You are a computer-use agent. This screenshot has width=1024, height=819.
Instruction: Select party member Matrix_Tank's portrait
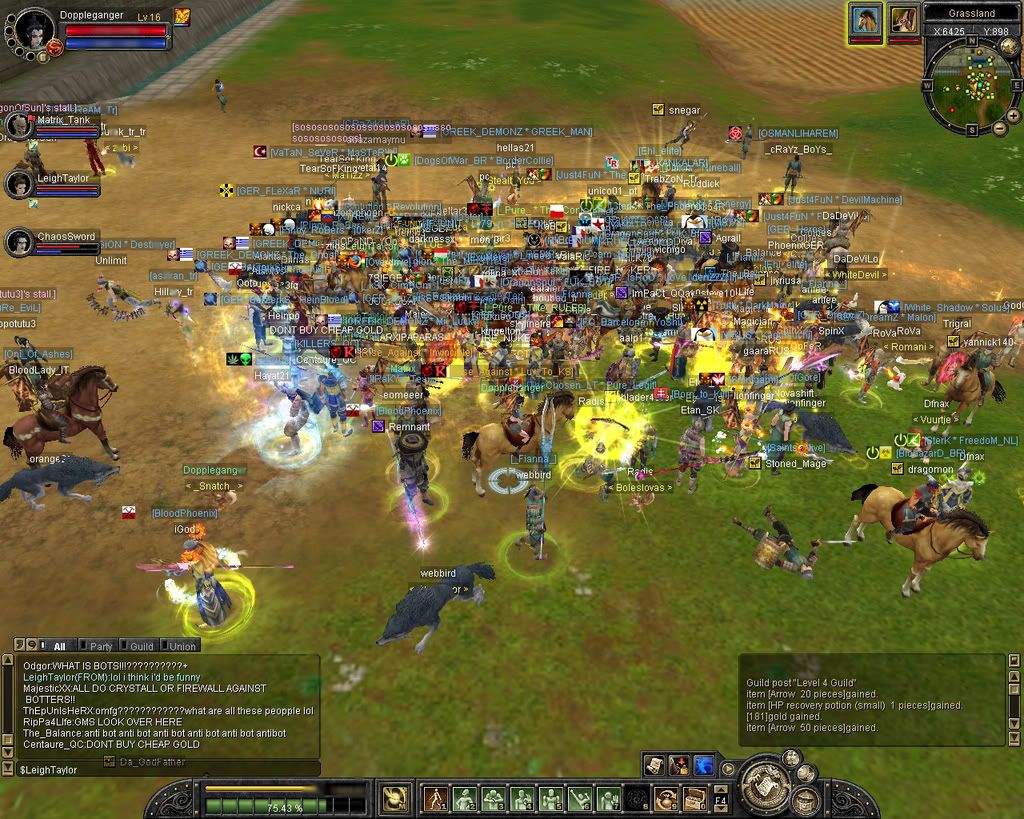click(18, 126)
